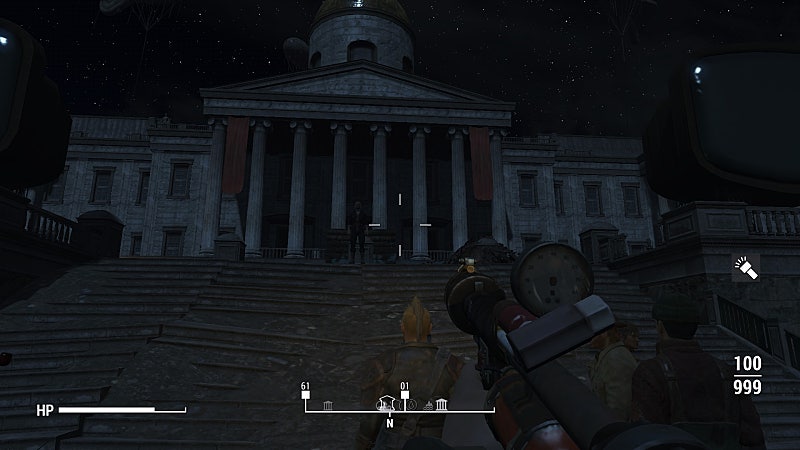
Task: Toggle the flashlight icon
Action: click(x=746, y=267)
